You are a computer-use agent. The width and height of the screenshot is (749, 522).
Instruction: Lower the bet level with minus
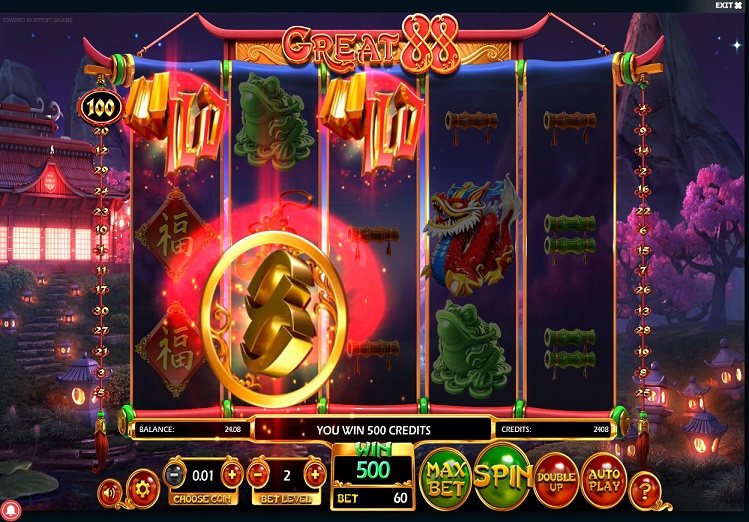pyautogui.click(x=258, y=474)
